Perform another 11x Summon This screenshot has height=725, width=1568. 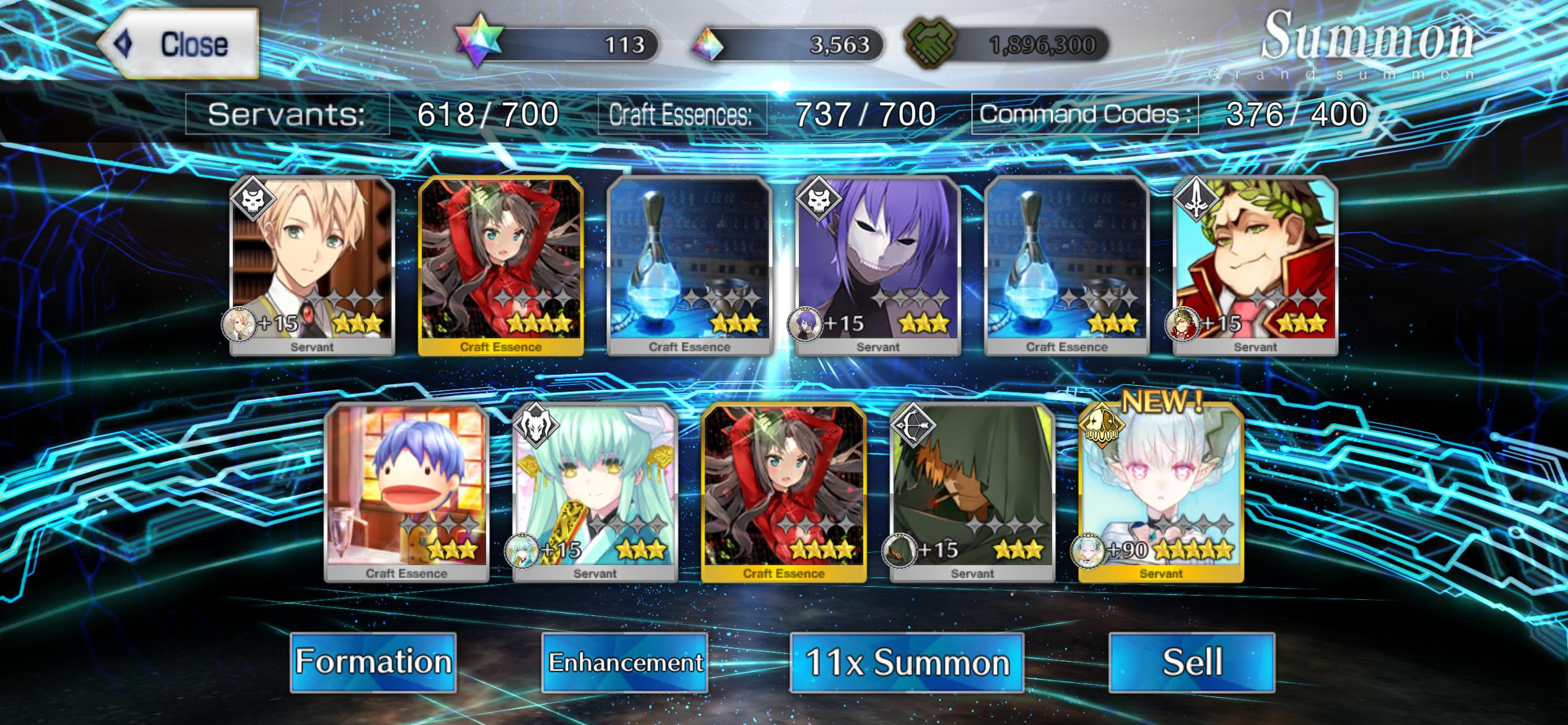pos(907,662)
